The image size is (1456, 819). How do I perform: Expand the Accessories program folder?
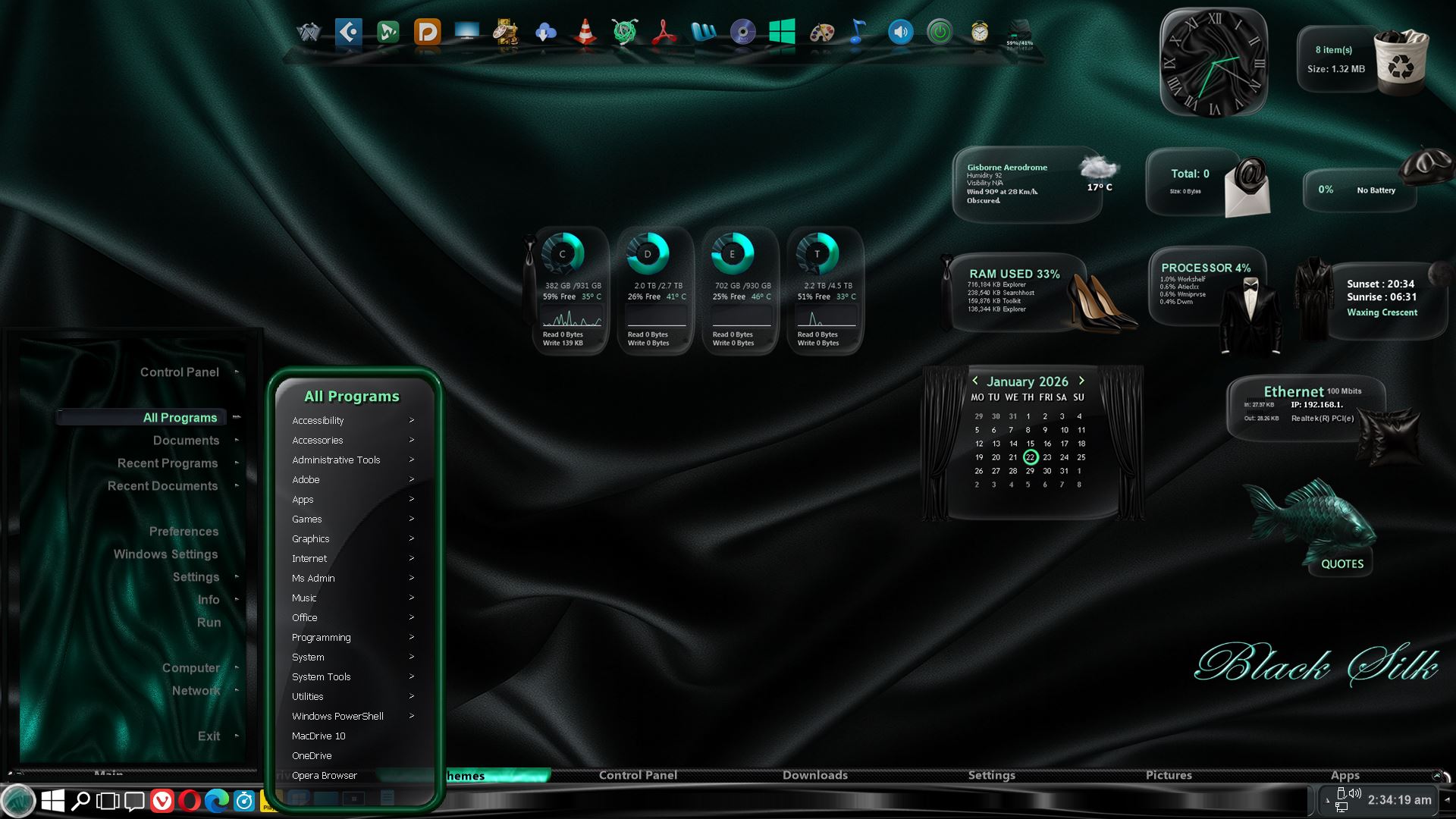[318, 441]
